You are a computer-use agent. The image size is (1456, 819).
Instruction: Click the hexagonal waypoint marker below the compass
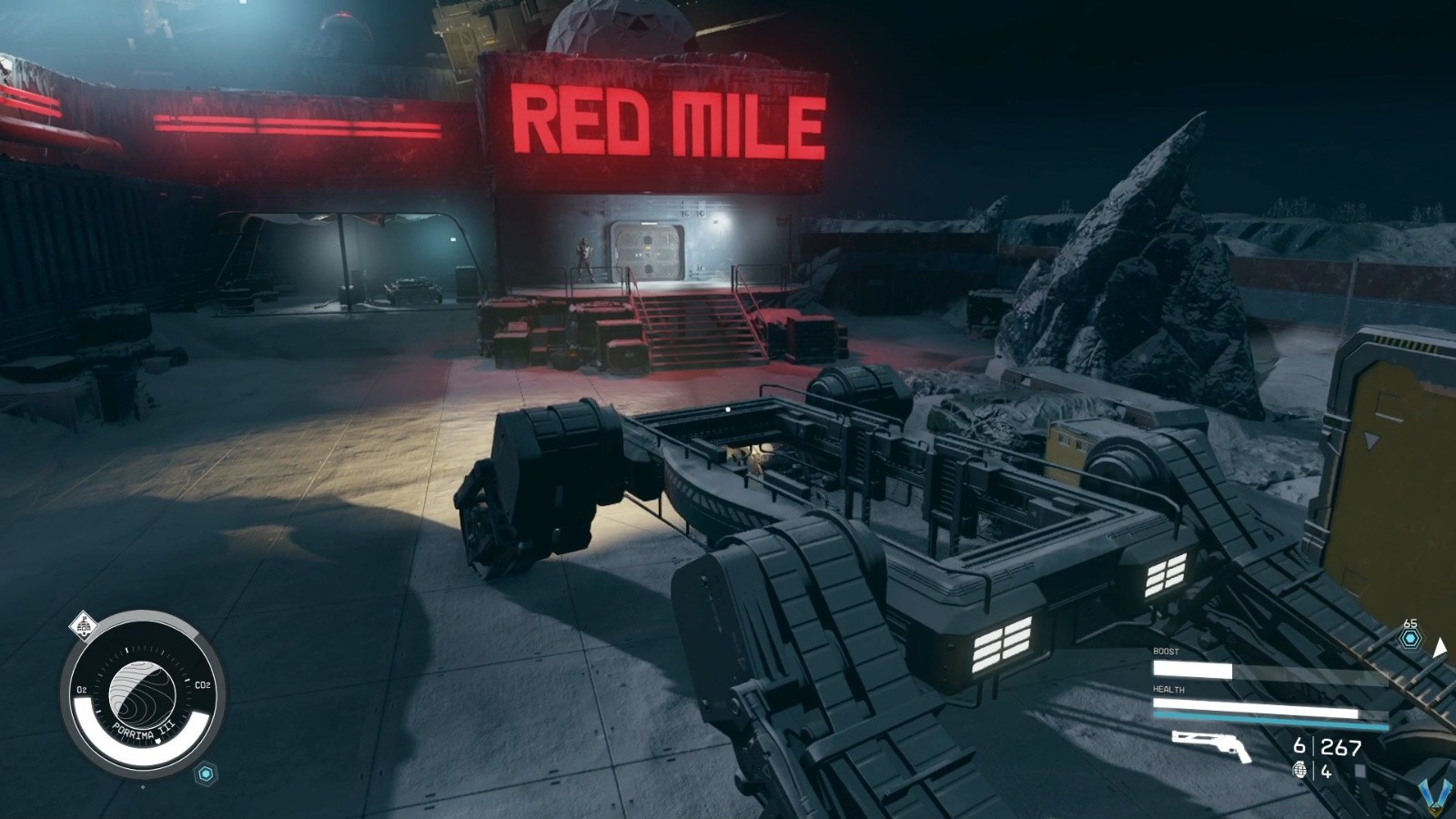[x=205, y=773]
